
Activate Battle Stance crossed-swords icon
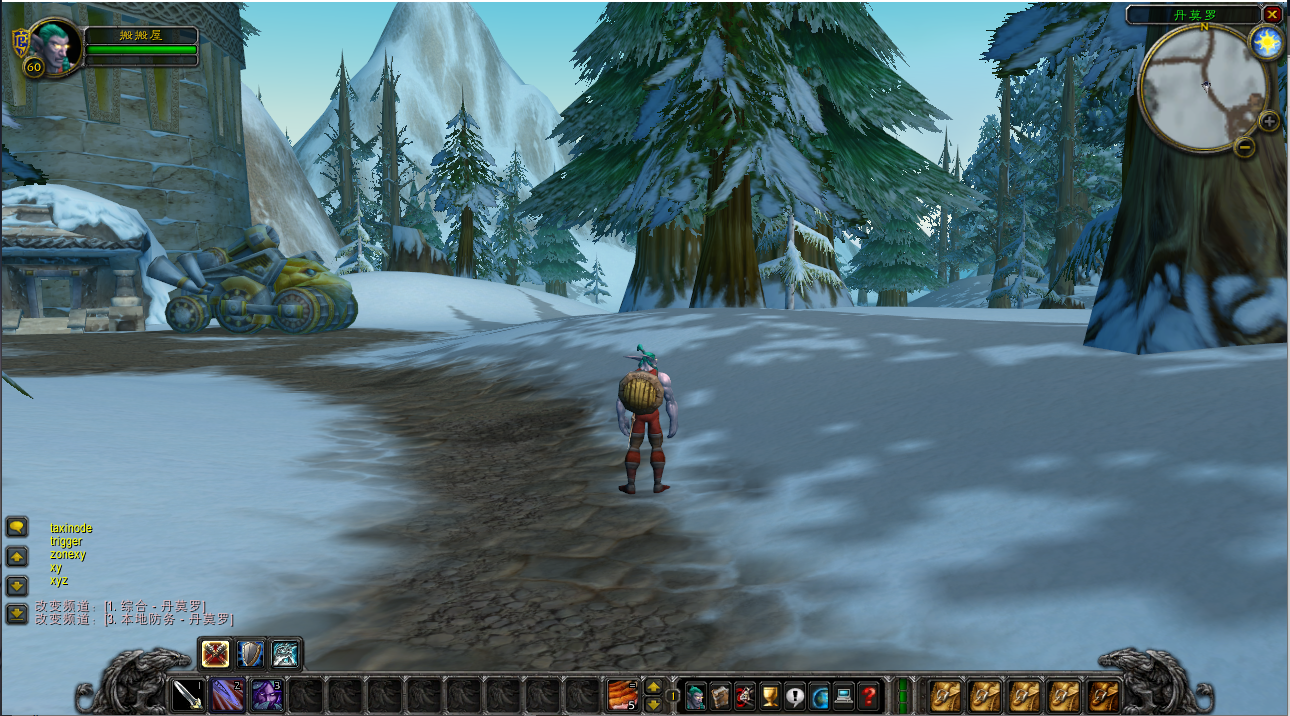216,654
